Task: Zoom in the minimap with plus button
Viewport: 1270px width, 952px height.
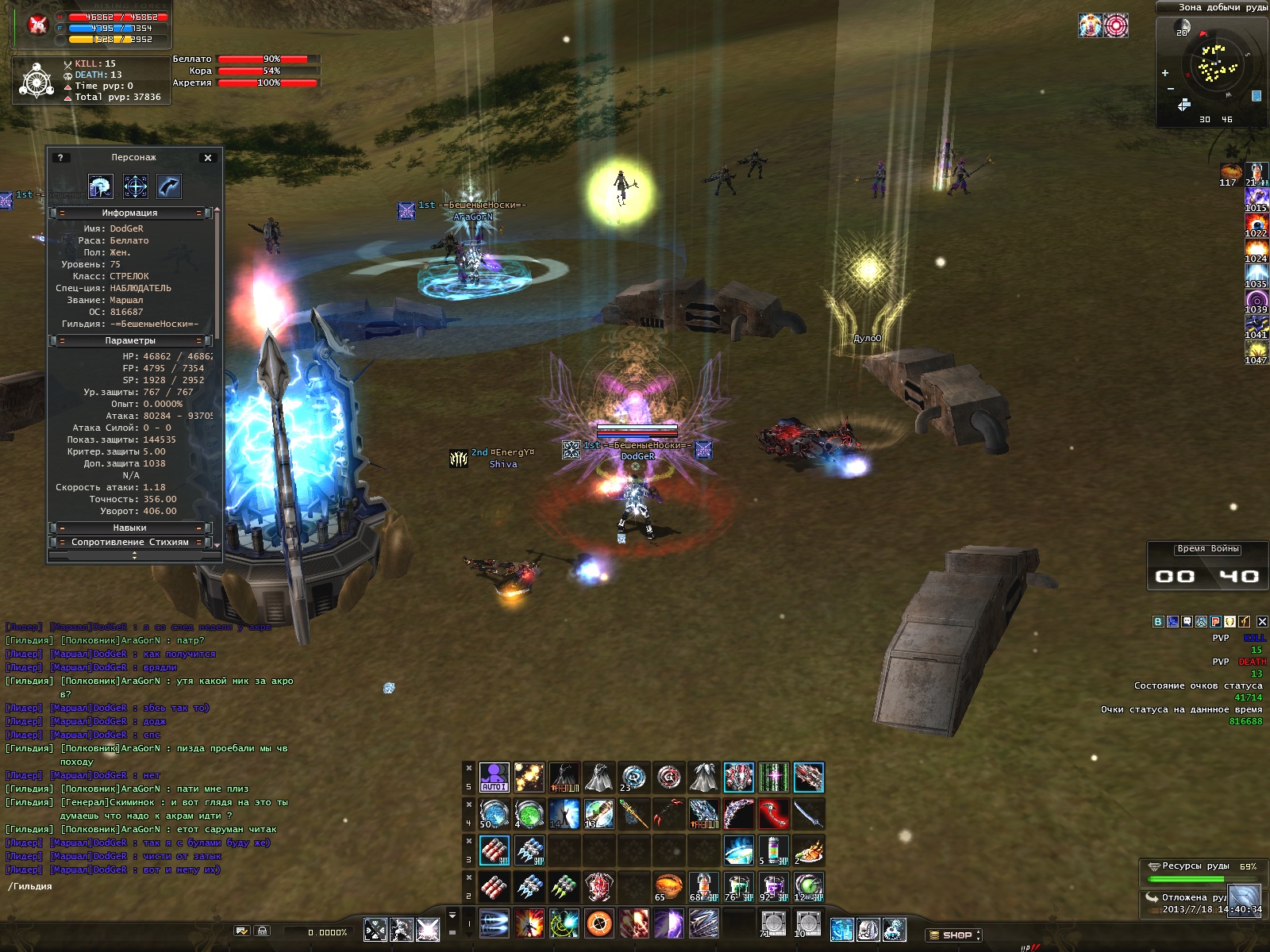Action: [1165, 73]
